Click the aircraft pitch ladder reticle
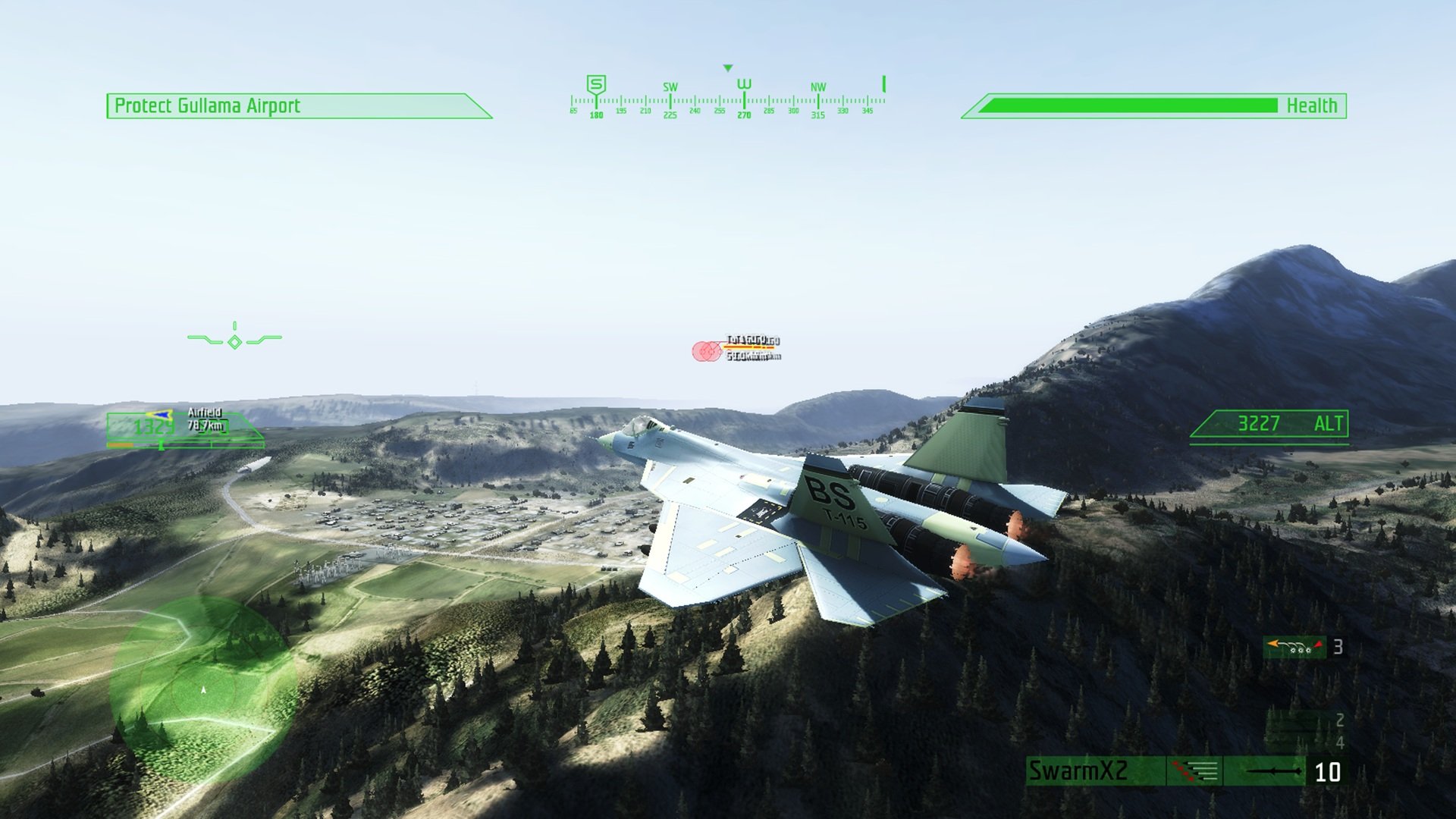Image resolution: width=1456 pixels, height=819 pixels. click(235, 341)
